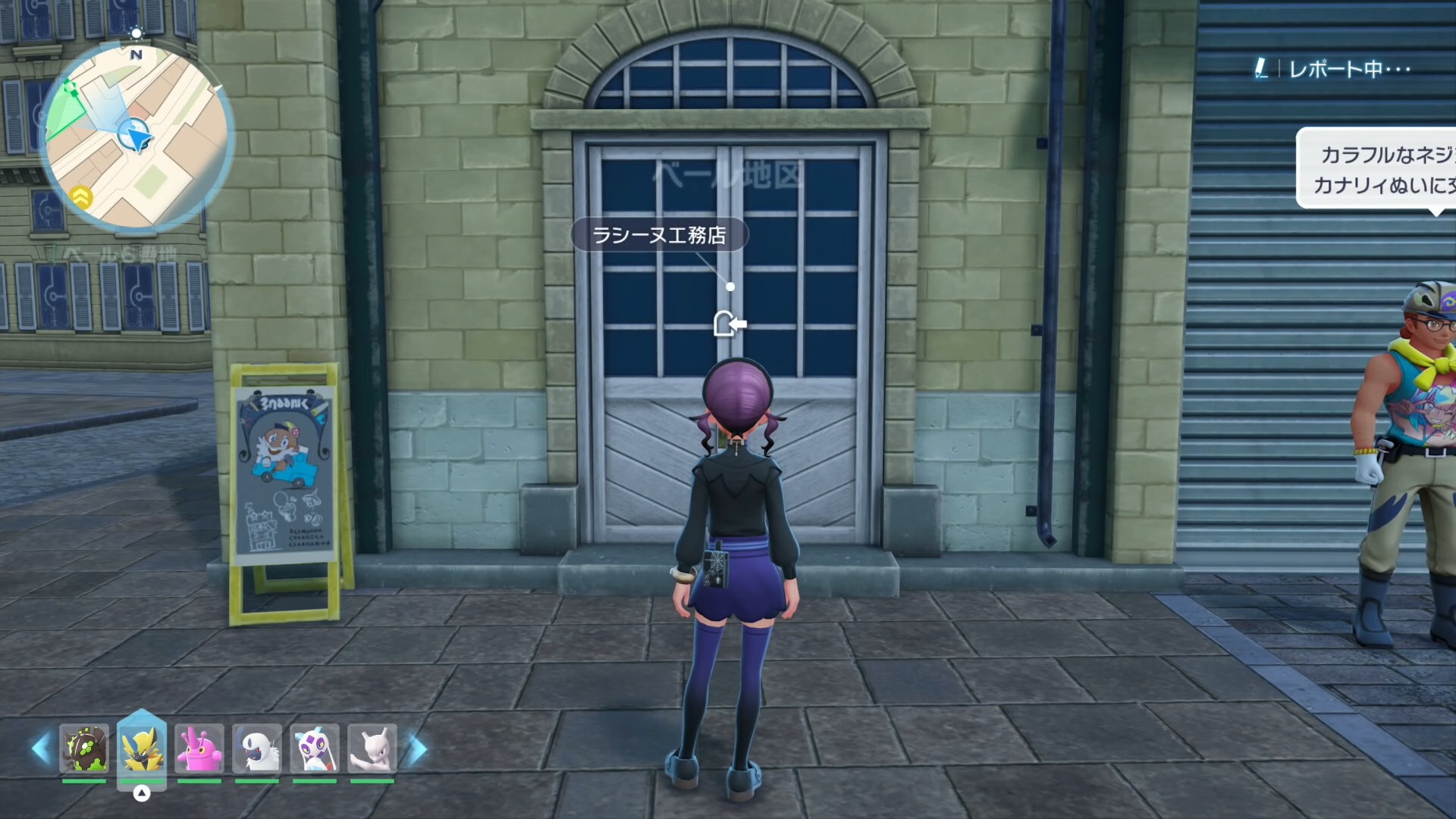
Task: Click the NPC speech bubble about カラフルなネジ
Action: click(1376, 169)
